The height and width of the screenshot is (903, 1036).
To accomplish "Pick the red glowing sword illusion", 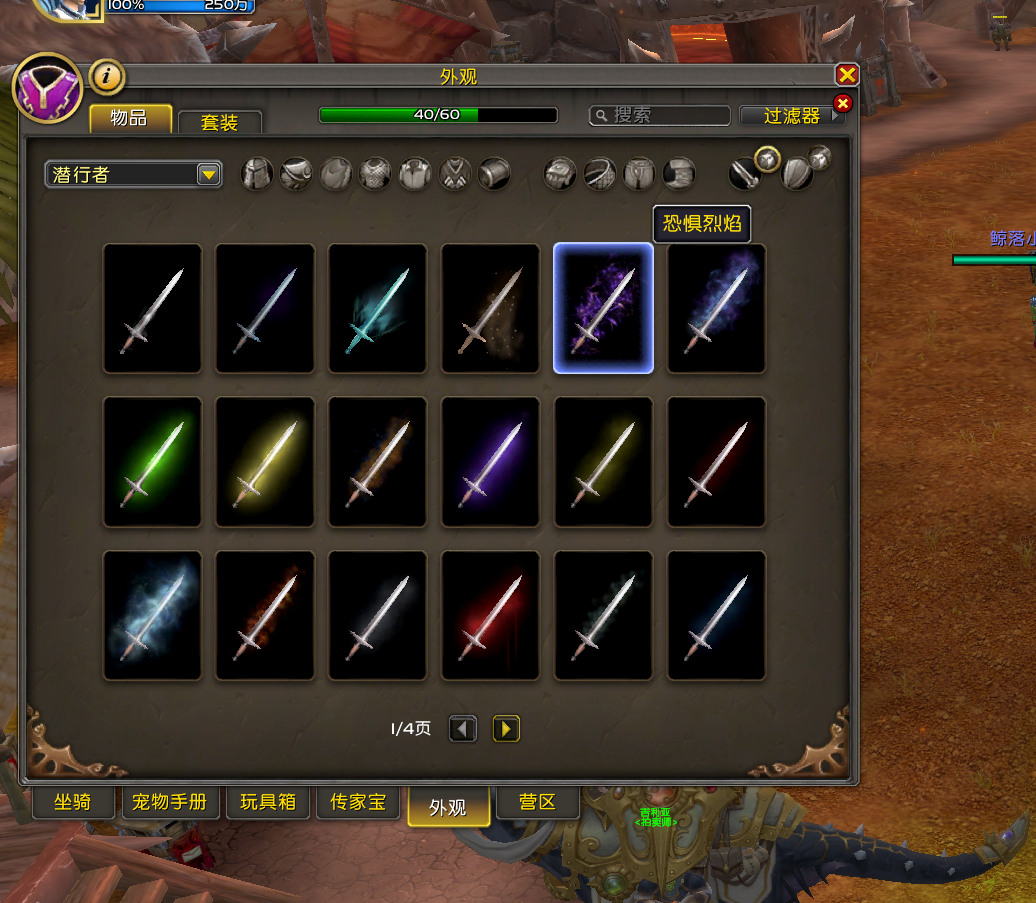I will point(490,616).
